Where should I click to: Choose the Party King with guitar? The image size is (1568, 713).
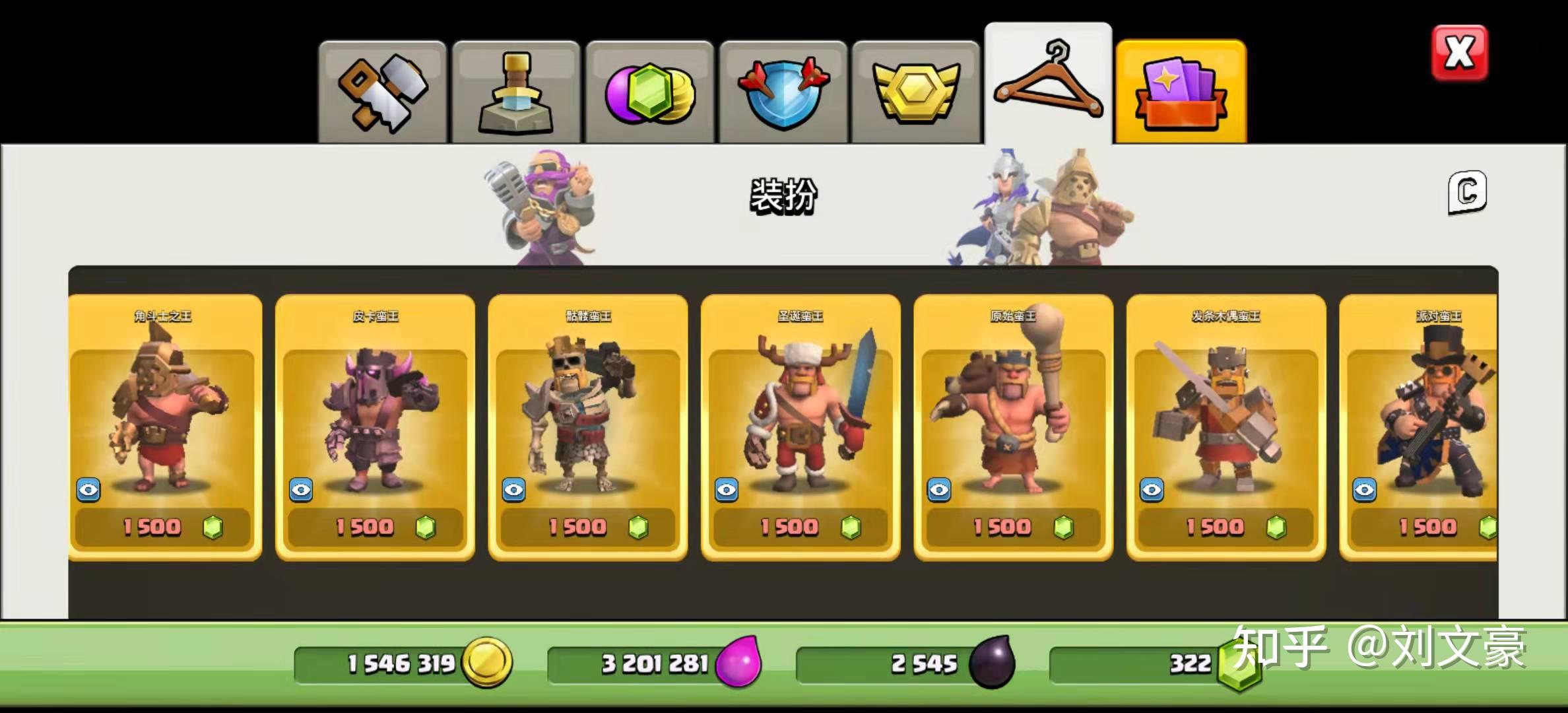pos(1419,409)
